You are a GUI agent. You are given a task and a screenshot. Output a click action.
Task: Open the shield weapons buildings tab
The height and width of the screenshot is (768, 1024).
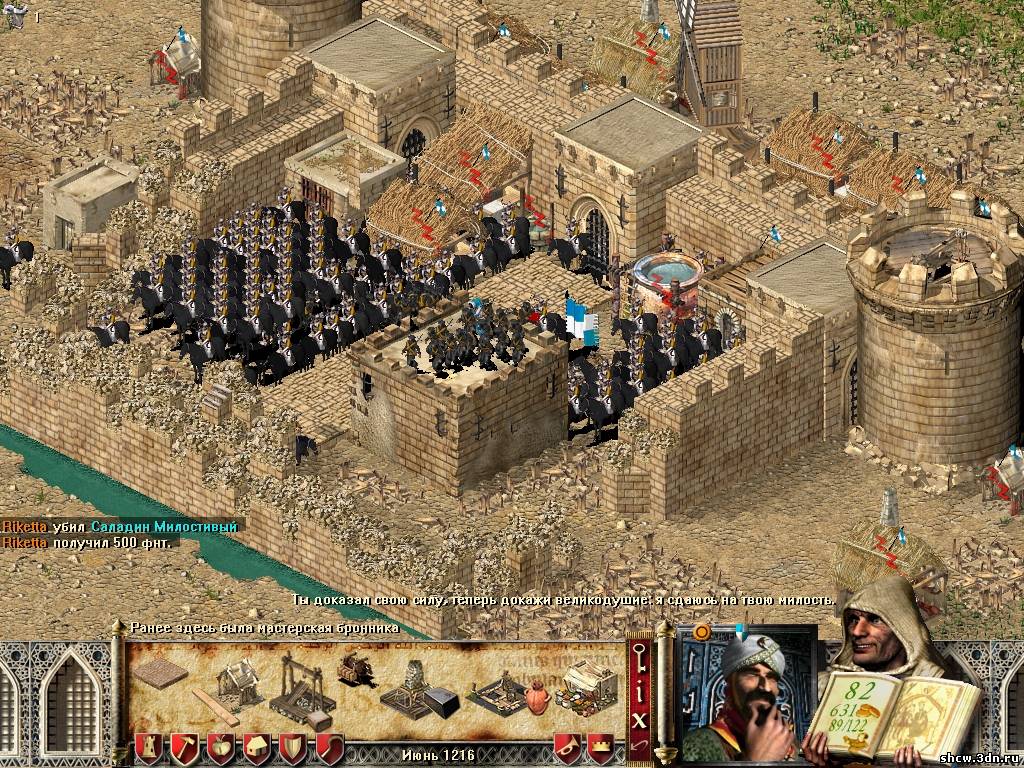tap(293, 747)
